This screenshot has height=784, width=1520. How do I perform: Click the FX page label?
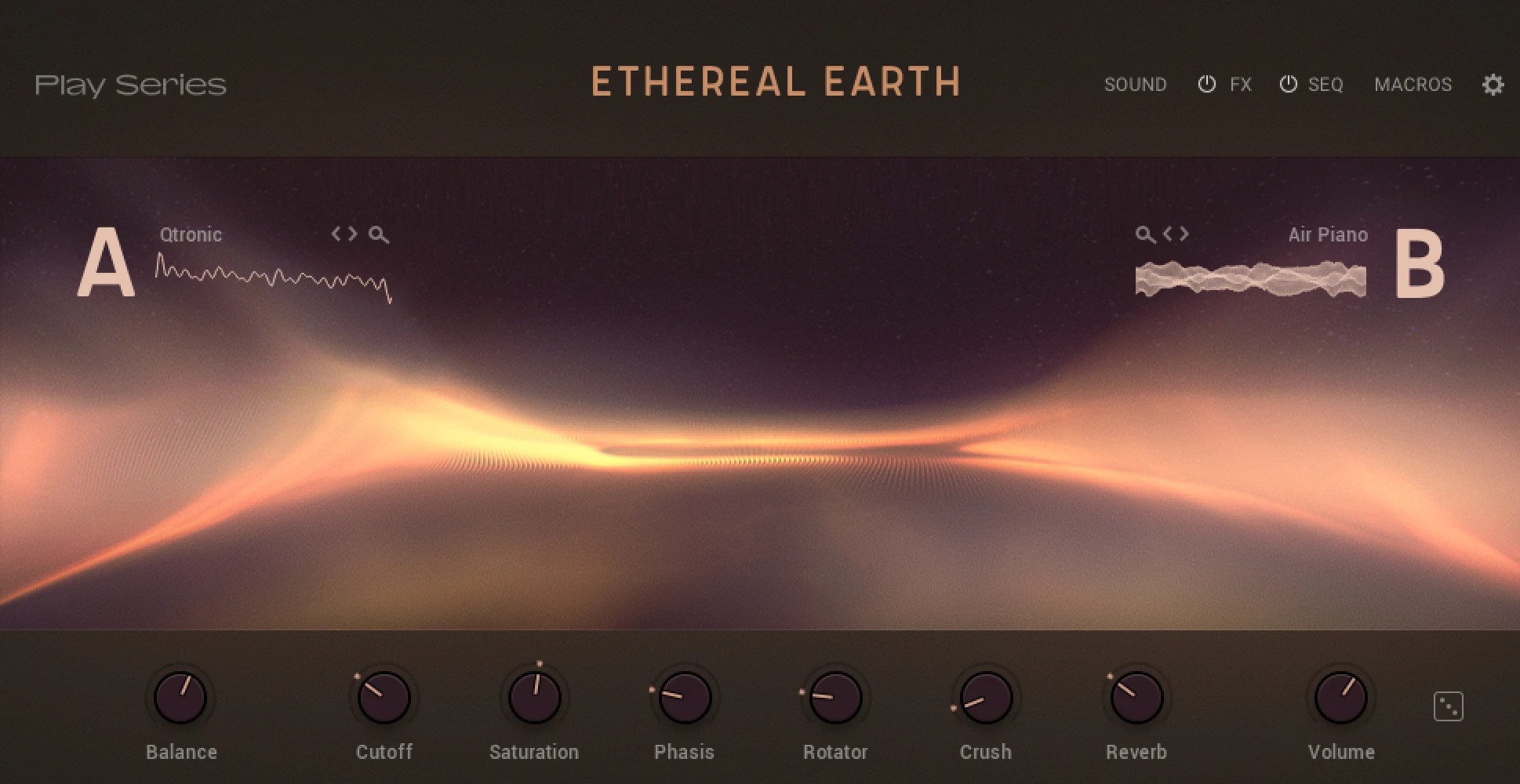pyautogui.click(x=1240, y=84)
